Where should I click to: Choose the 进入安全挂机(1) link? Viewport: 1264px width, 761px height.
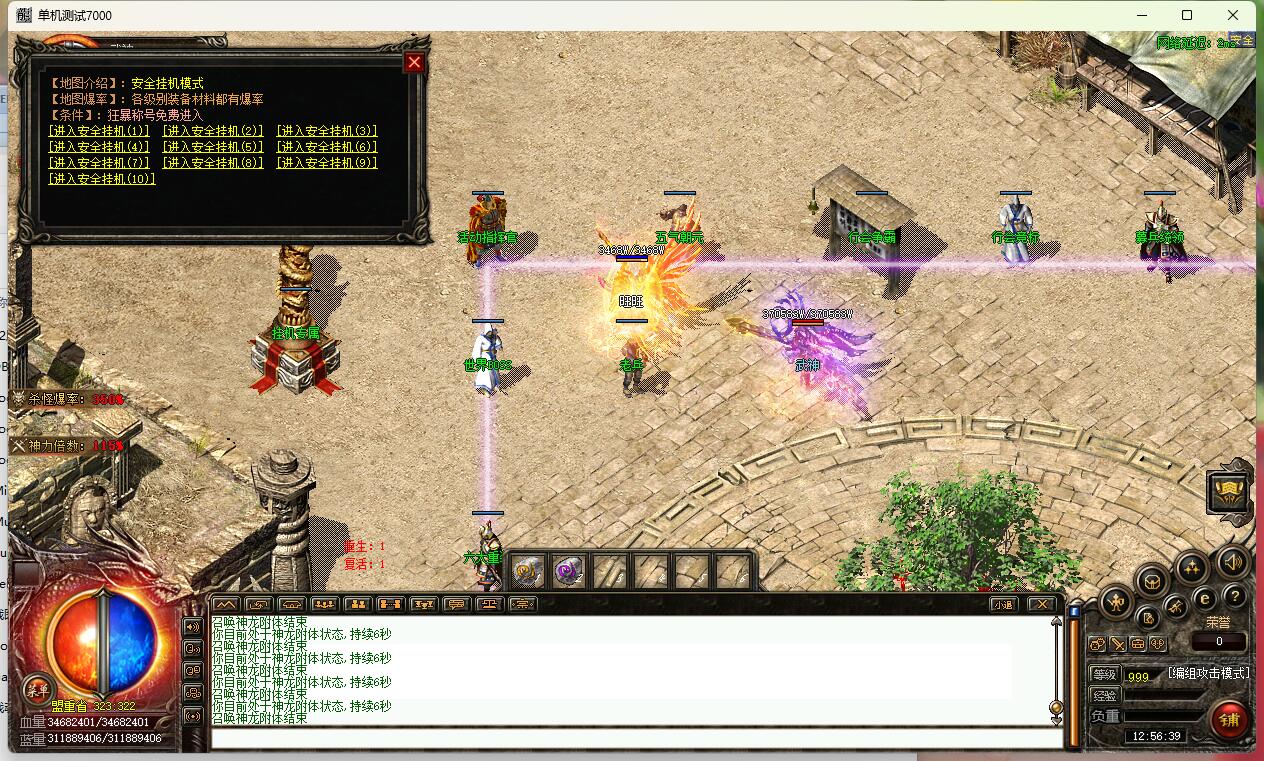pyautogui.click(x=99, y=131)
